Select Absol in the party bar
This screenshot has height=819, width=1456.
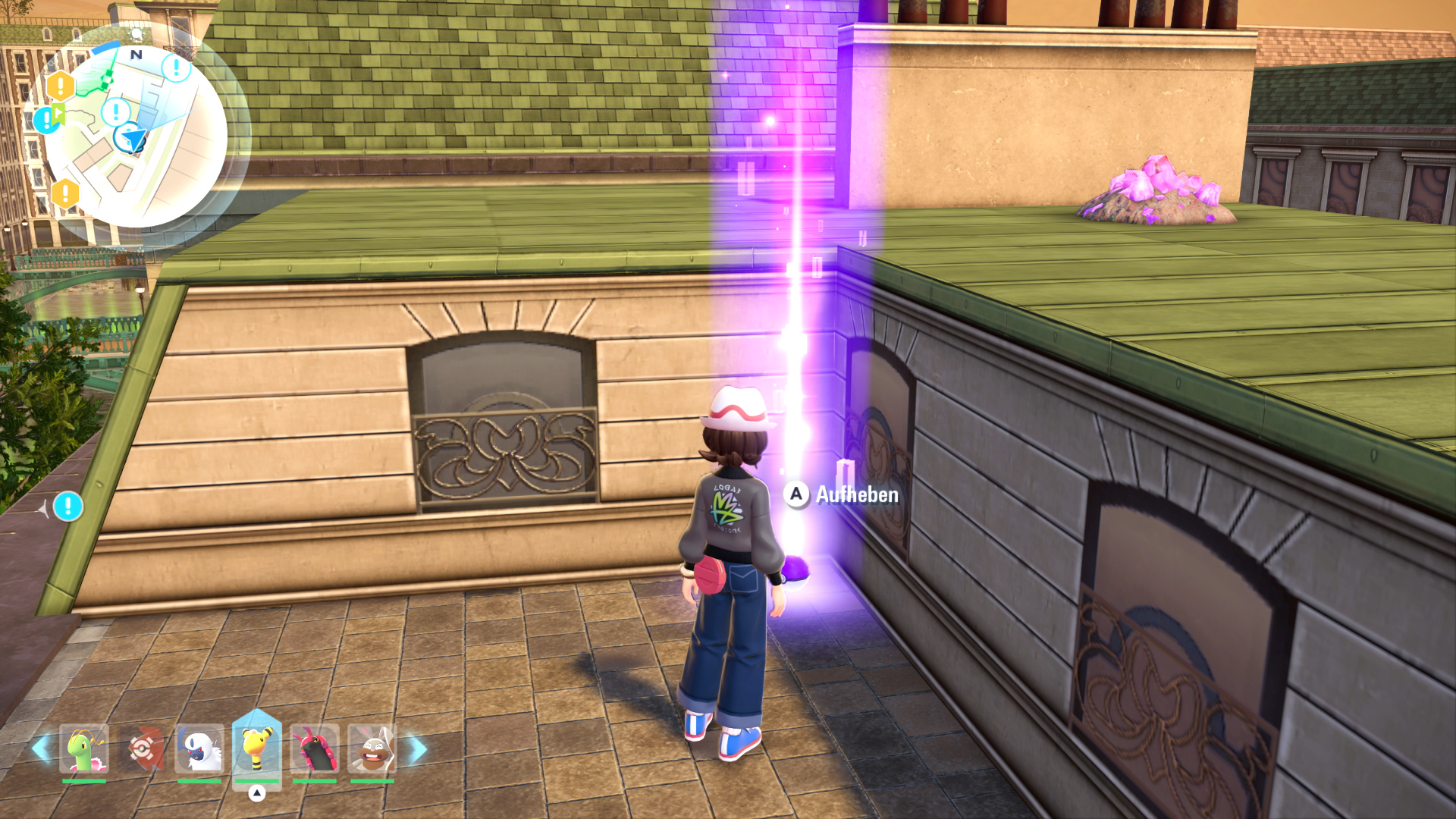click(199, 749)
